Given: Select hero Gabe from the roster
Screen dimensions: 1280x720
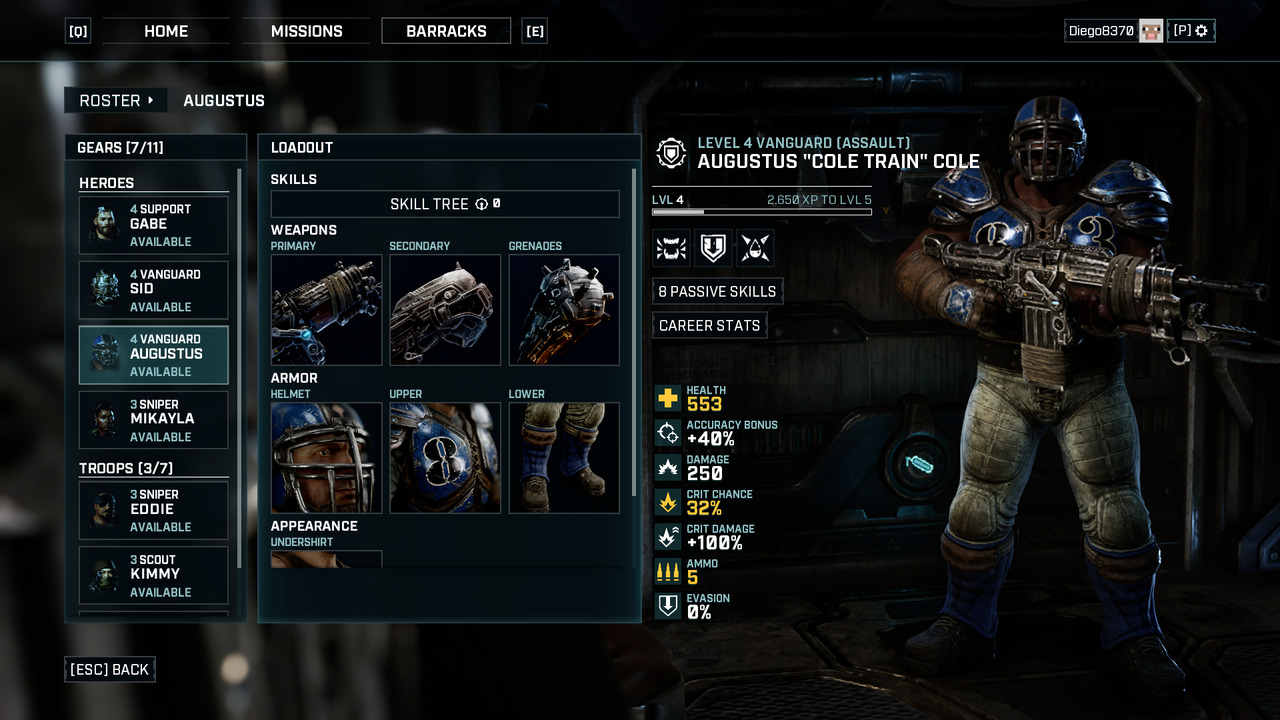Looking at the screenshot, I should [154, 225].
